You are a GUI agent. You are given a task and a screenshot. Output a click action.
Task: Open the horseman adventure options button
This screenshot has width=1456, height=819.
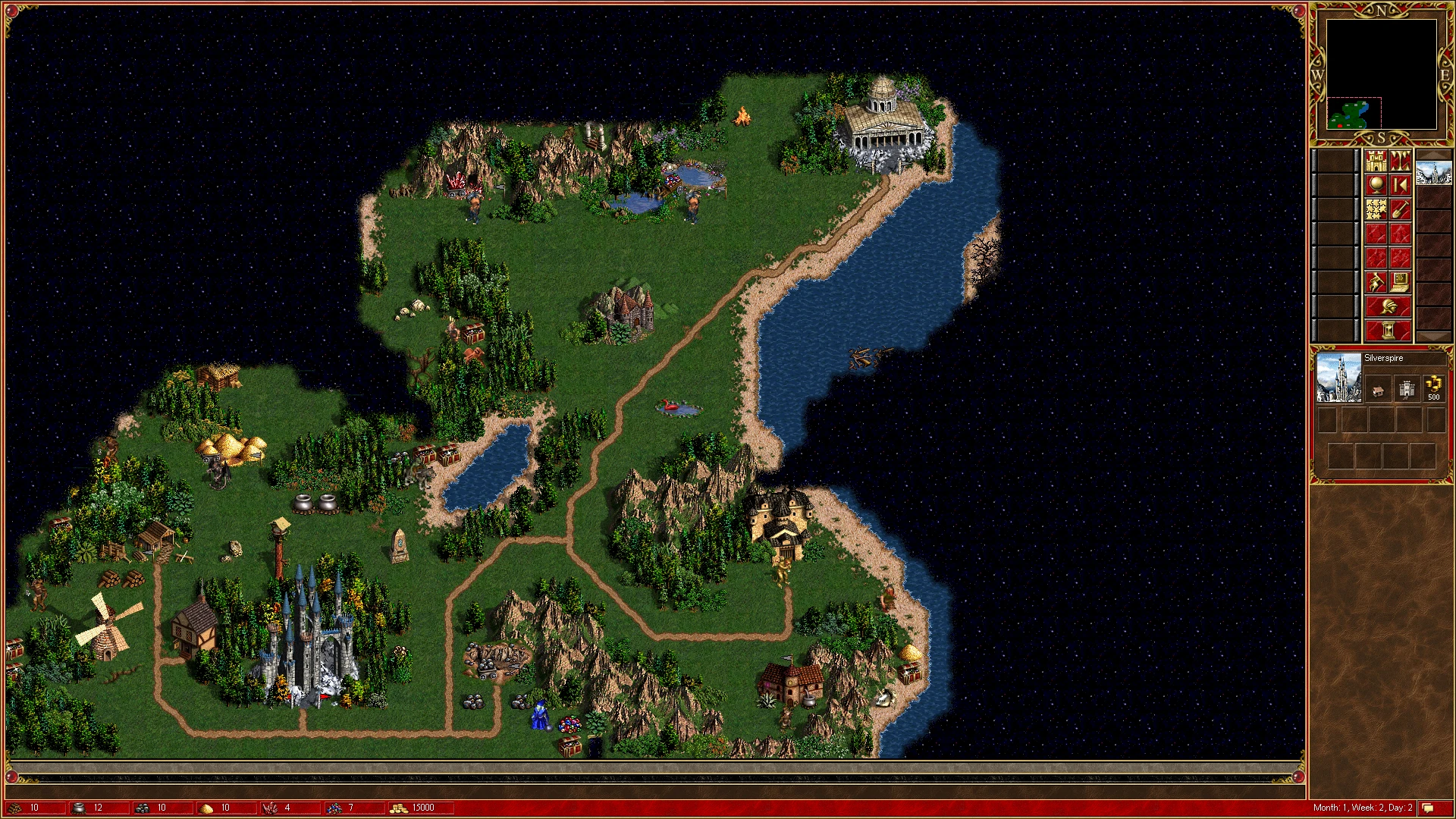click(1376, 283)
